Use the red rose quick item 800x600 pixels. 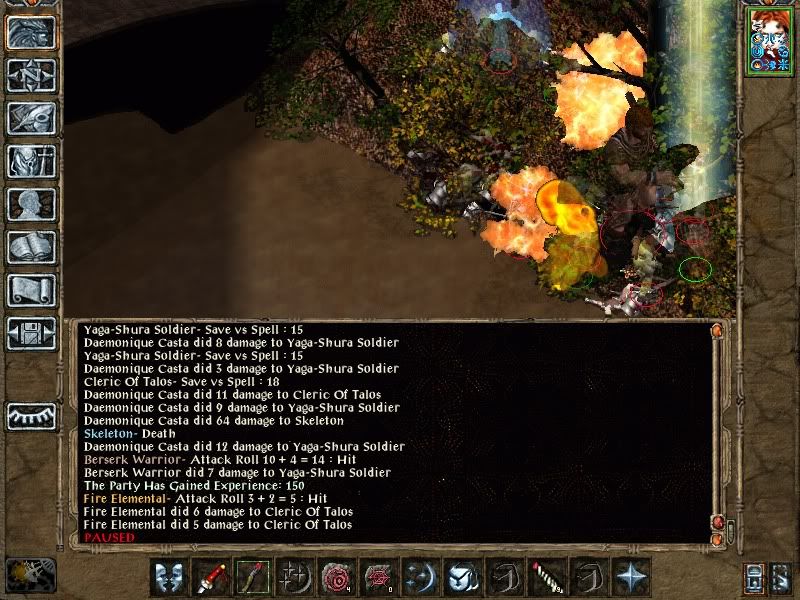[x=337, y=577]
